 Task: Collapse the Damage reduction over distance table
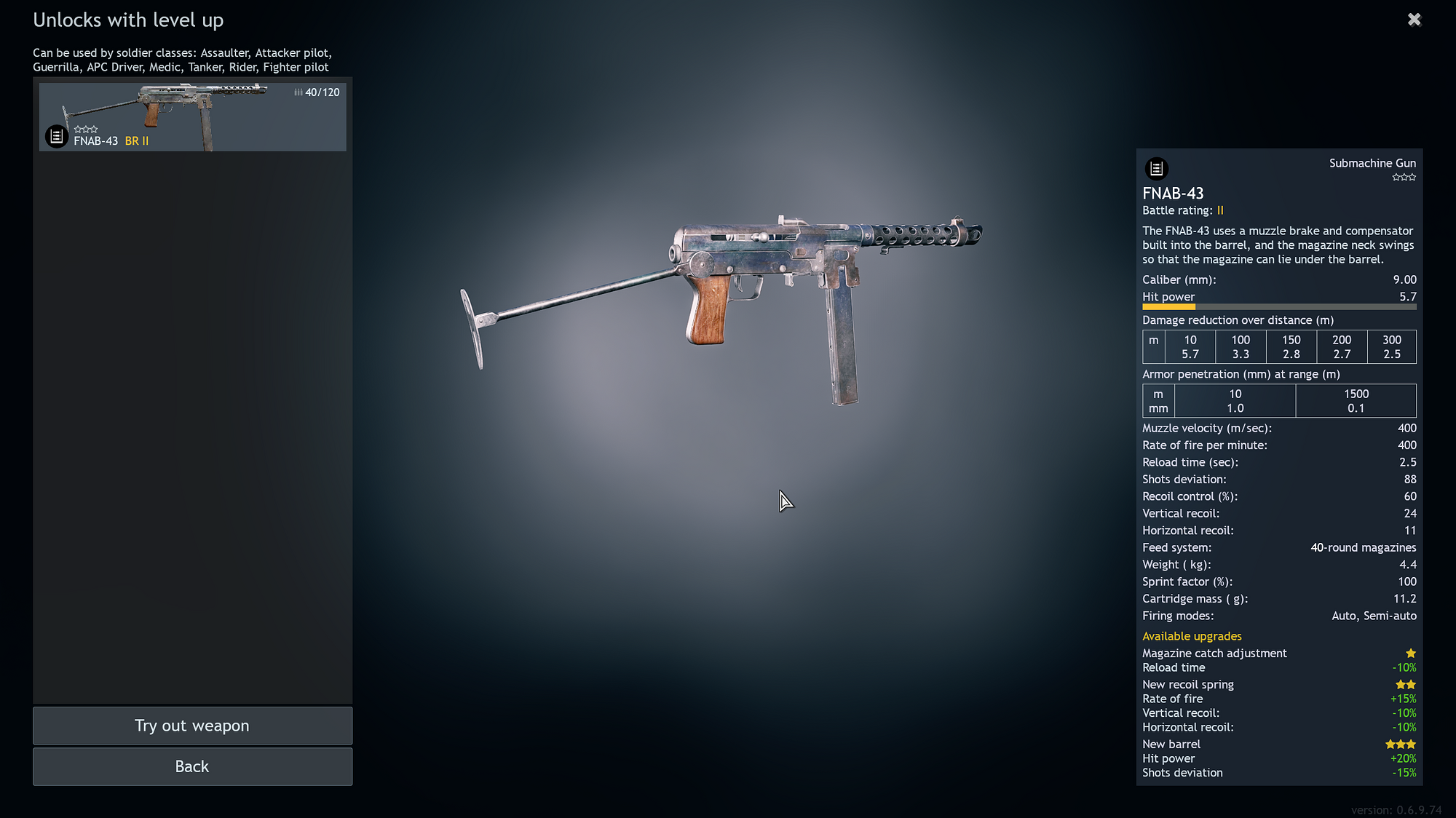(x=1238, y=320)
